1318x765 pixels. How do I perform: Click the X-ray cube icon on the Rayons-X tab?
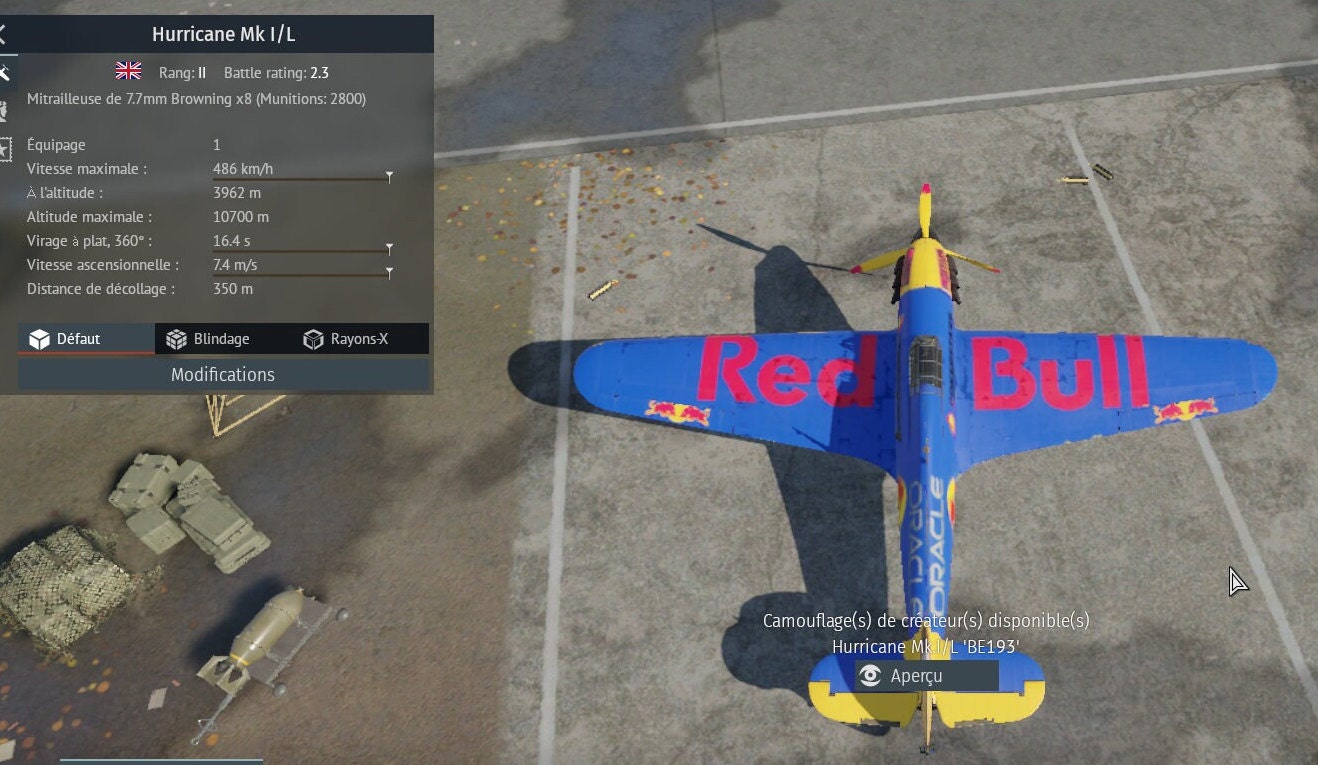tap(312, 338)
